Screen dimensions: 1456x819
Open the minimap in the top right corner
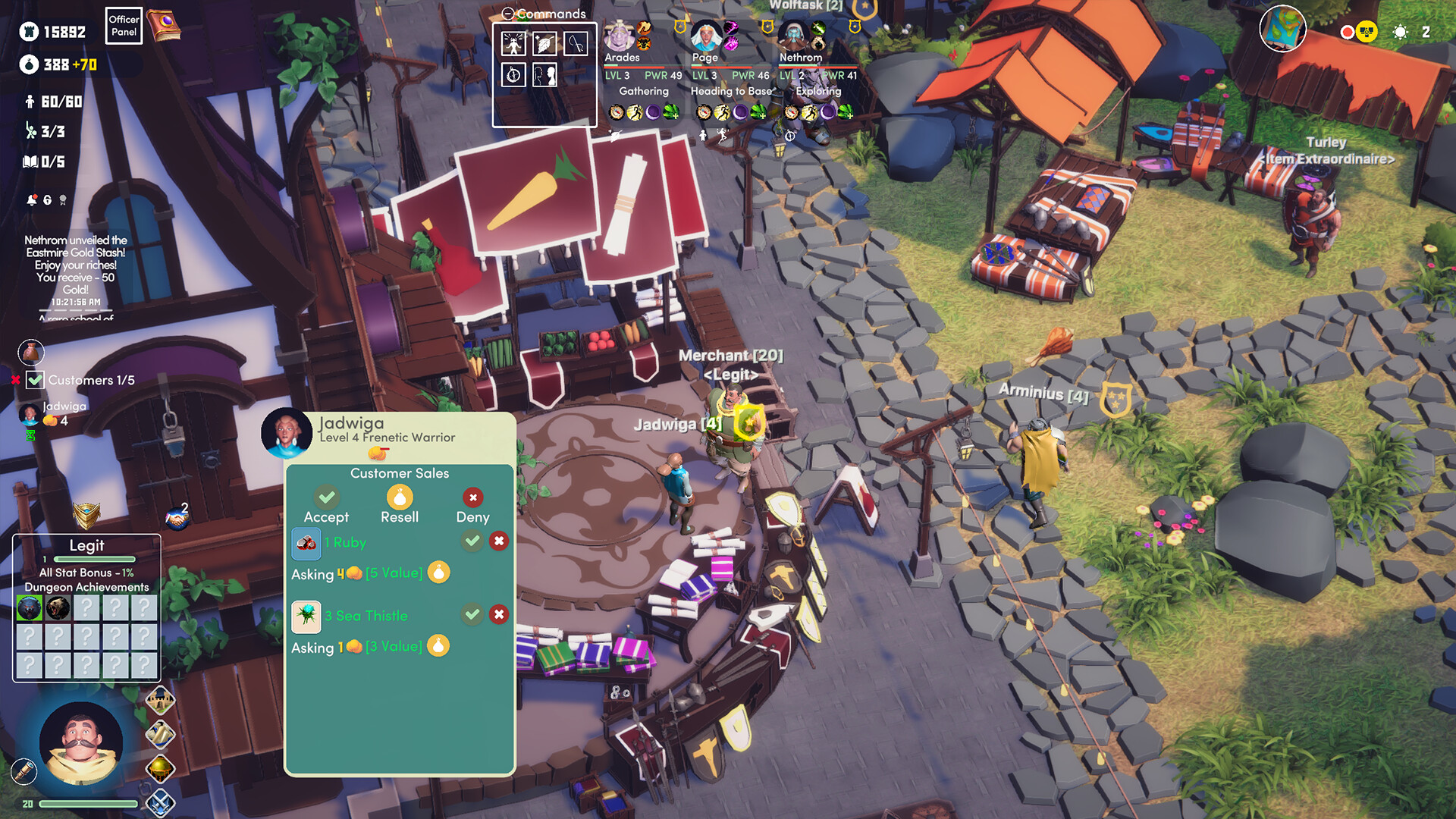[1283, 29]
